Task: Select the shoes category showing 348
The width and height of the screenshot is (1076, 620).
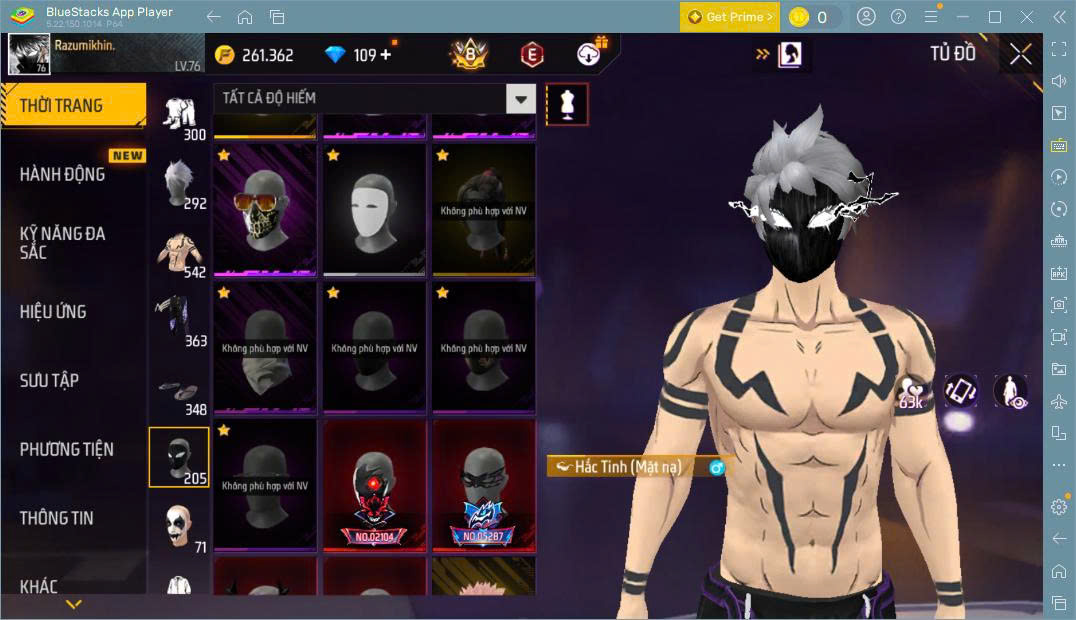Action: 179,389
